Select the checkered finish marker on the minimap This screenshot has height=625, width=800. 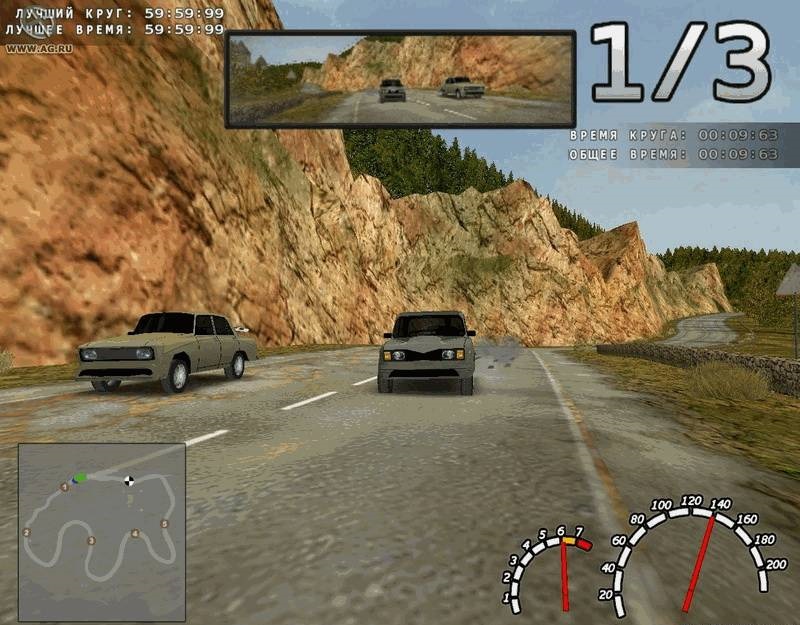tap(129, 481)
